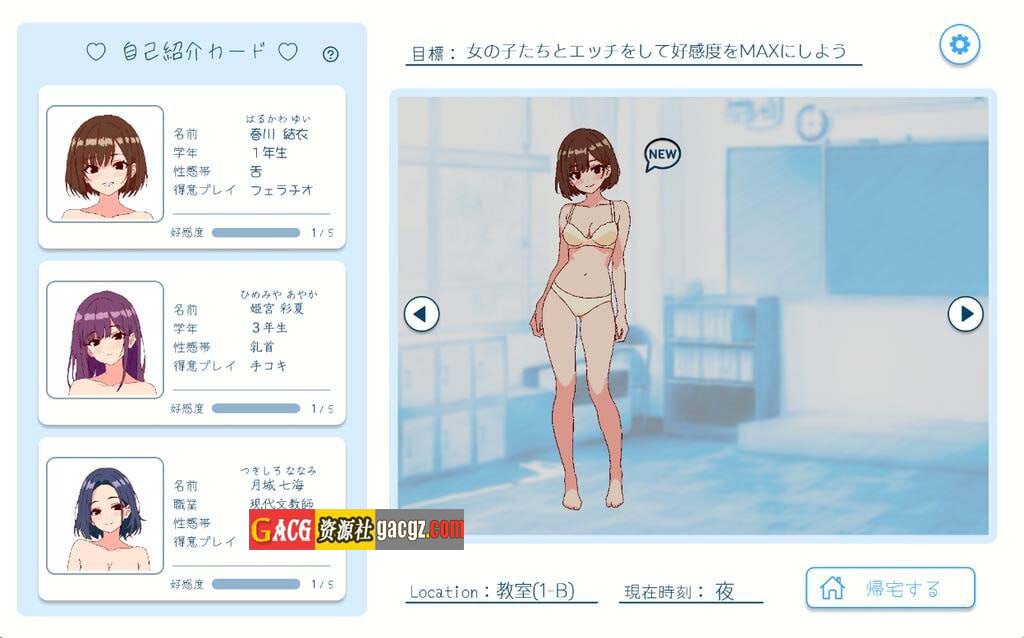
Task: Go to the previous location with left arrow
Action: (421, 314)
